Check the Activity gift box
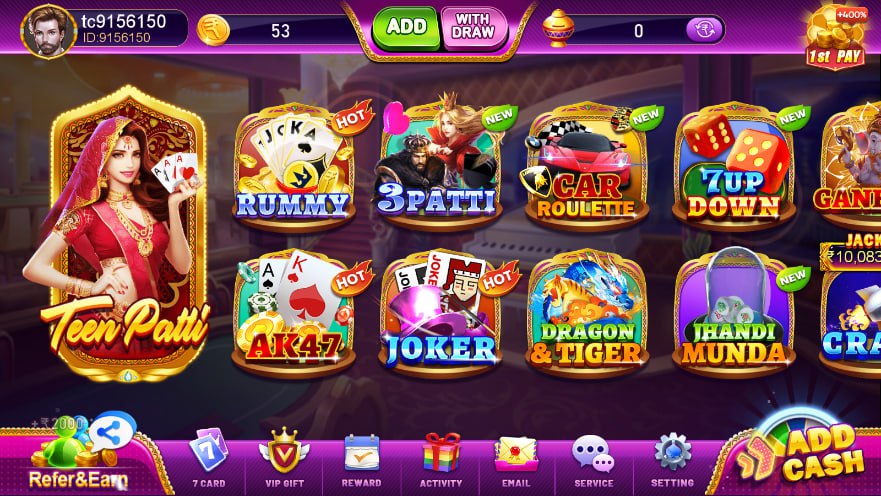Image resolution: width=881 pixels, height=496 pixels. coord(441,460)
